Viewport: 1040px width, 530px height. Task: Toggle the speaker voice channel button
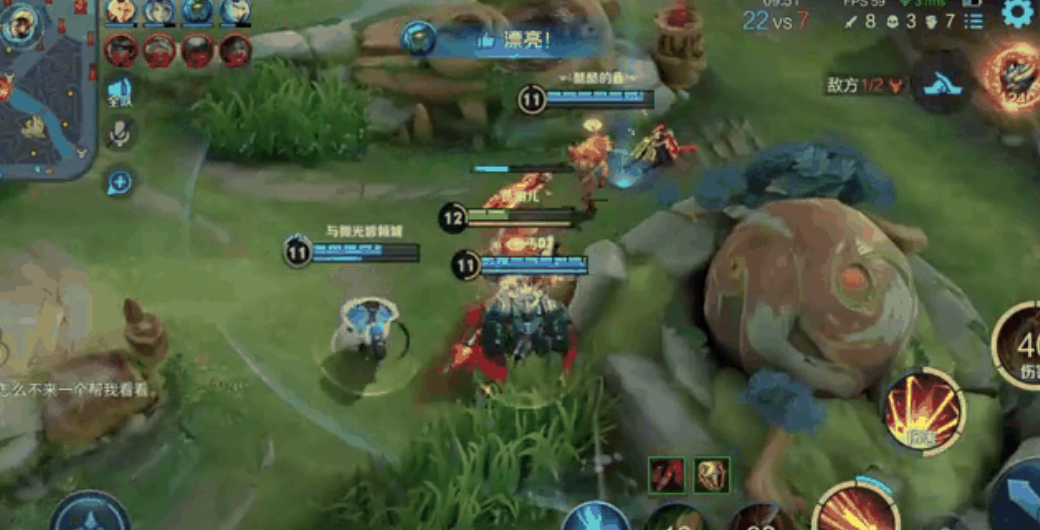tap(120, 90)
